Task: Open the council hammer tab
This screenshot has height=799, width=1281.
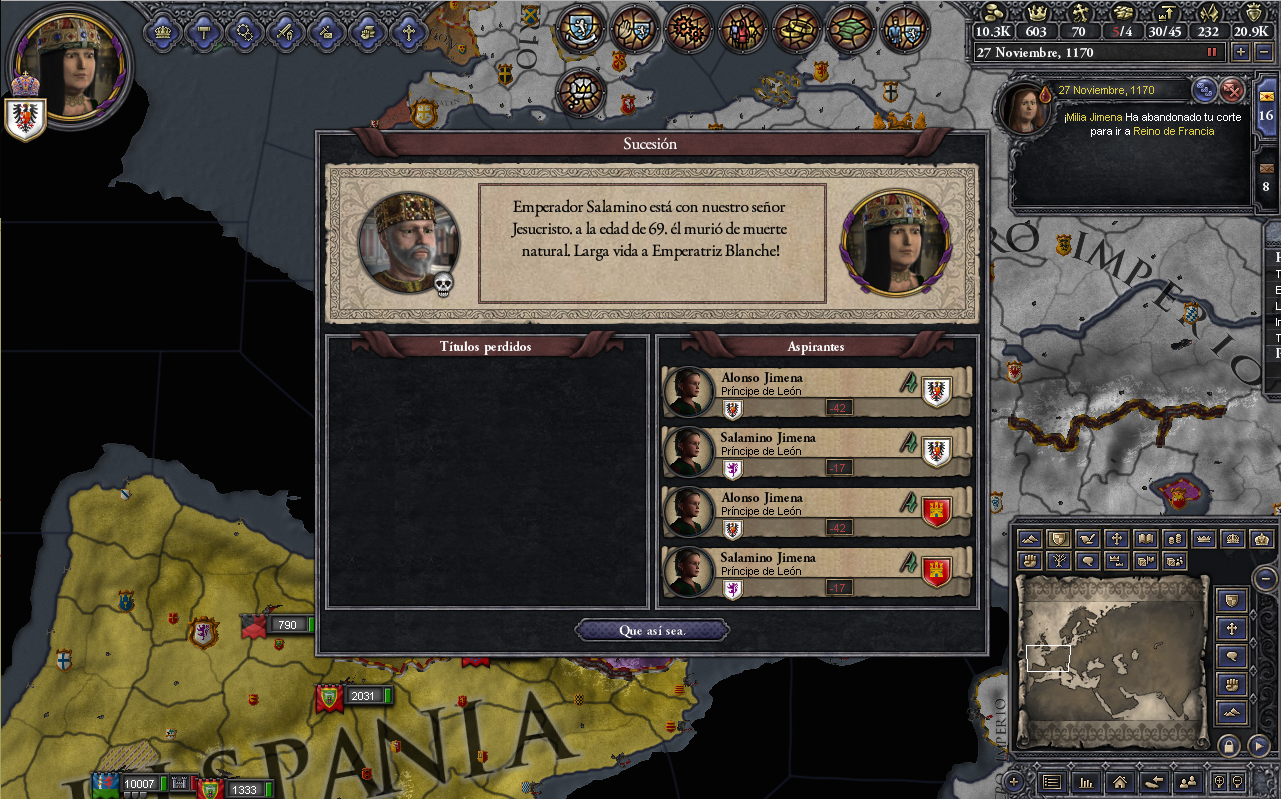Action: coord(202,32)
